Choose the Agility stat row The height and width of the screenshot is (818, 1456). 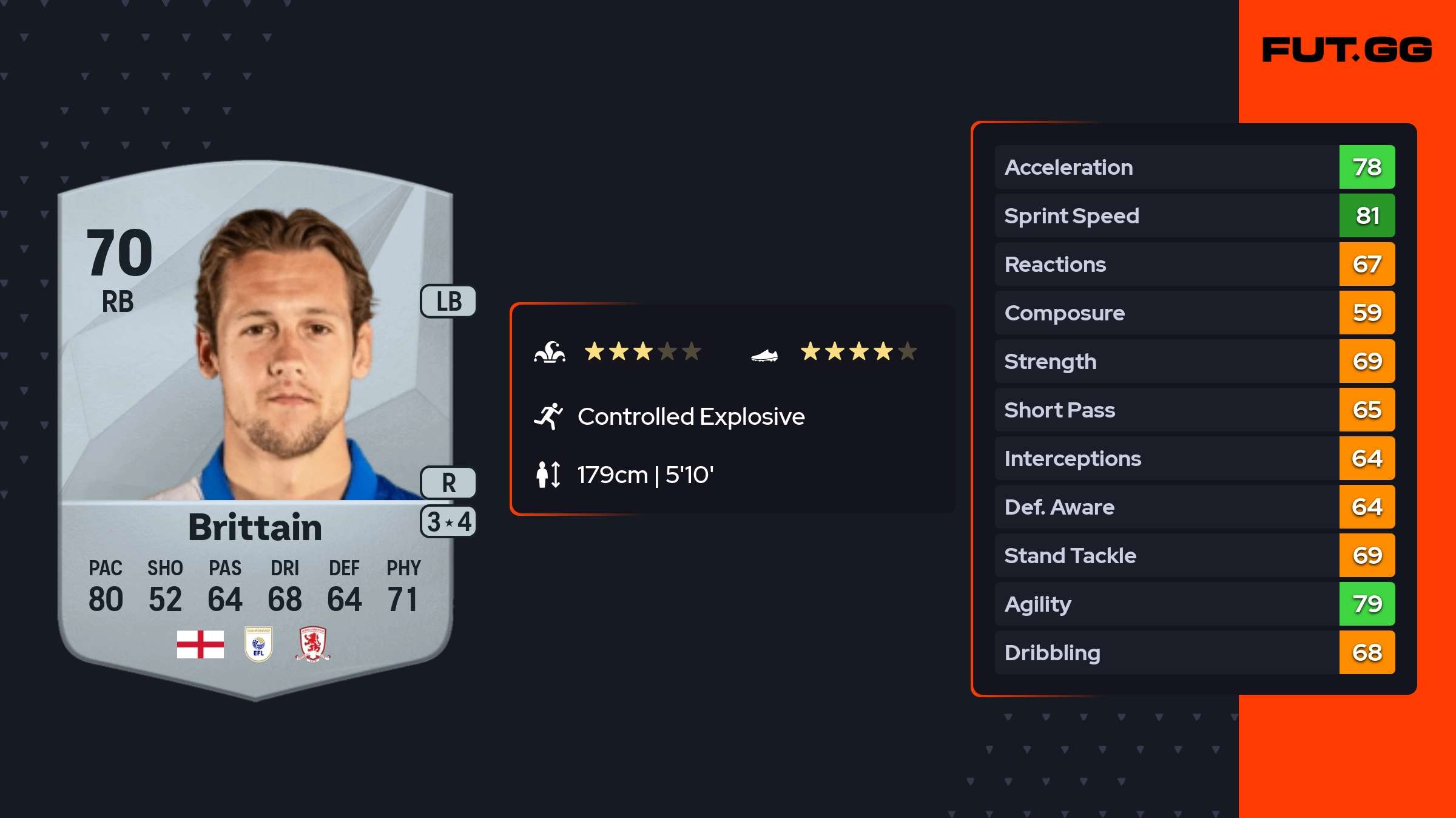click(x=1194, y=604)
